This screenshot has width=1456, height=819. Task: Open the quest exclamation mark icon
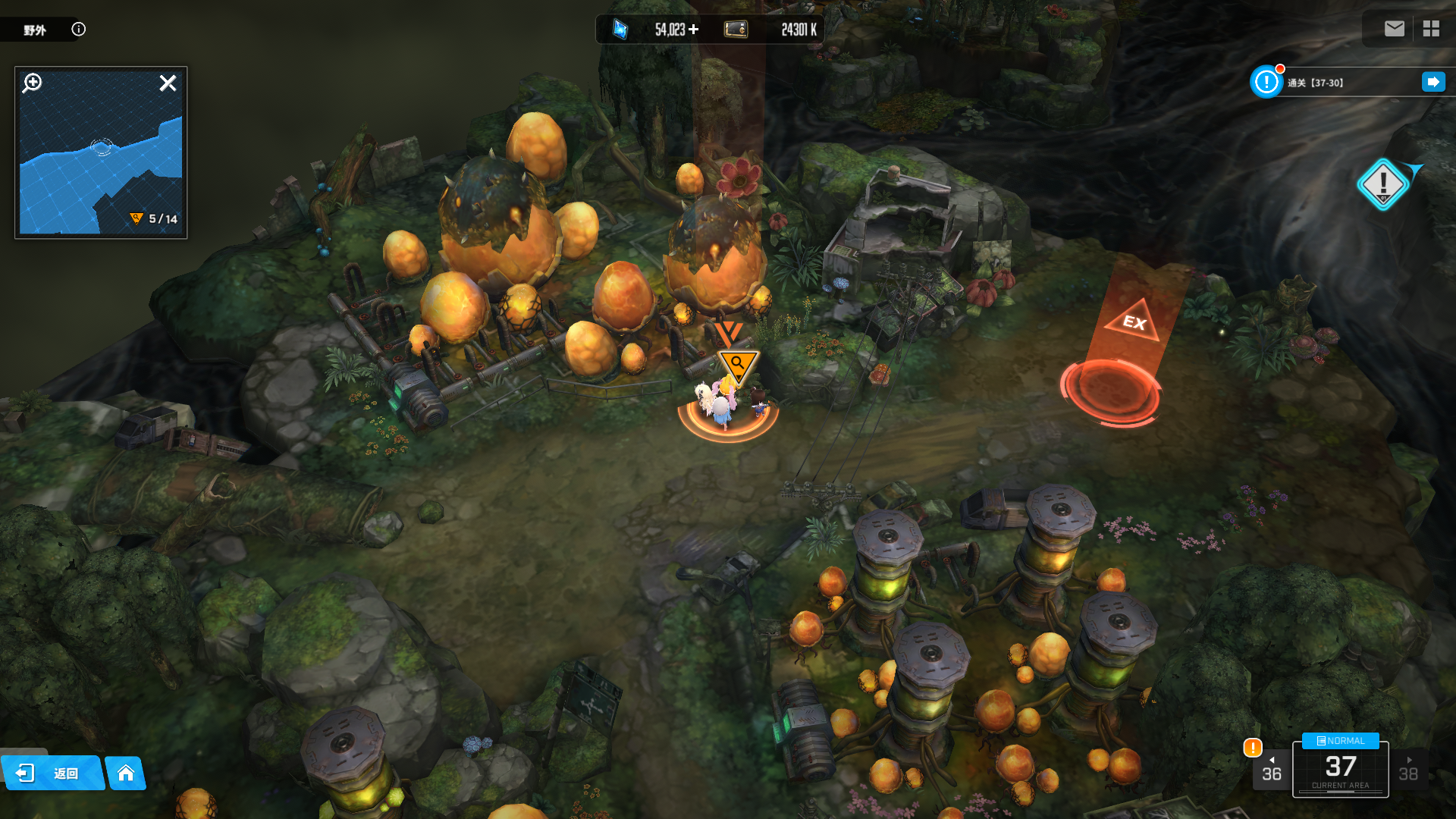click(1266, 82)
